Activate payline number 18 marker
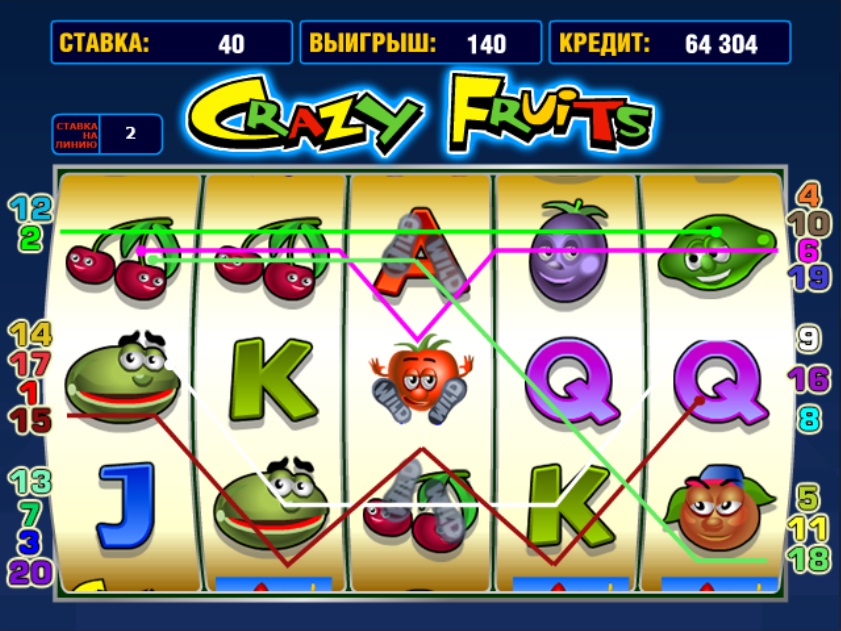This screenshot has width=841, height=631. click(808, 558)
